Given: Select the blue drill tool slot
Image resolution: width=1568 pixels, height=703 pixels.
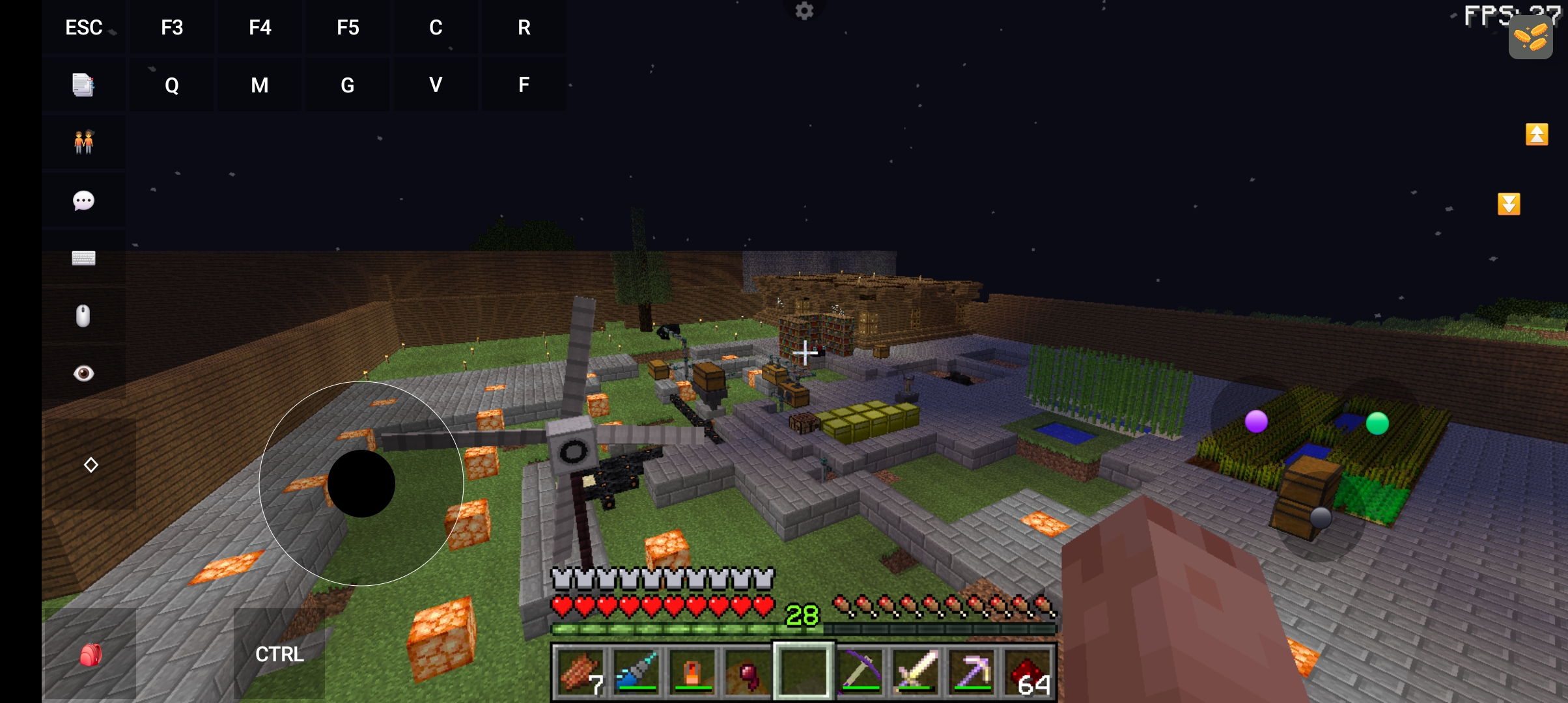Looking at the screenshot, I should tap(636, 672).
